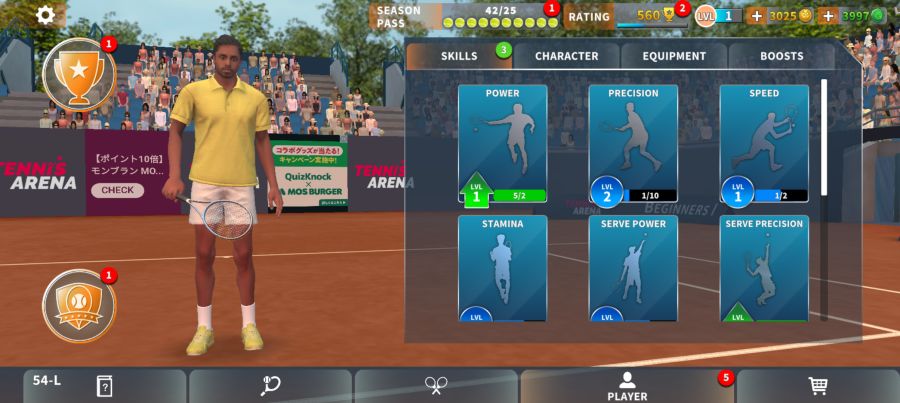Open the Equipment tab
900x403 pixels.
(x=674, y=56)
